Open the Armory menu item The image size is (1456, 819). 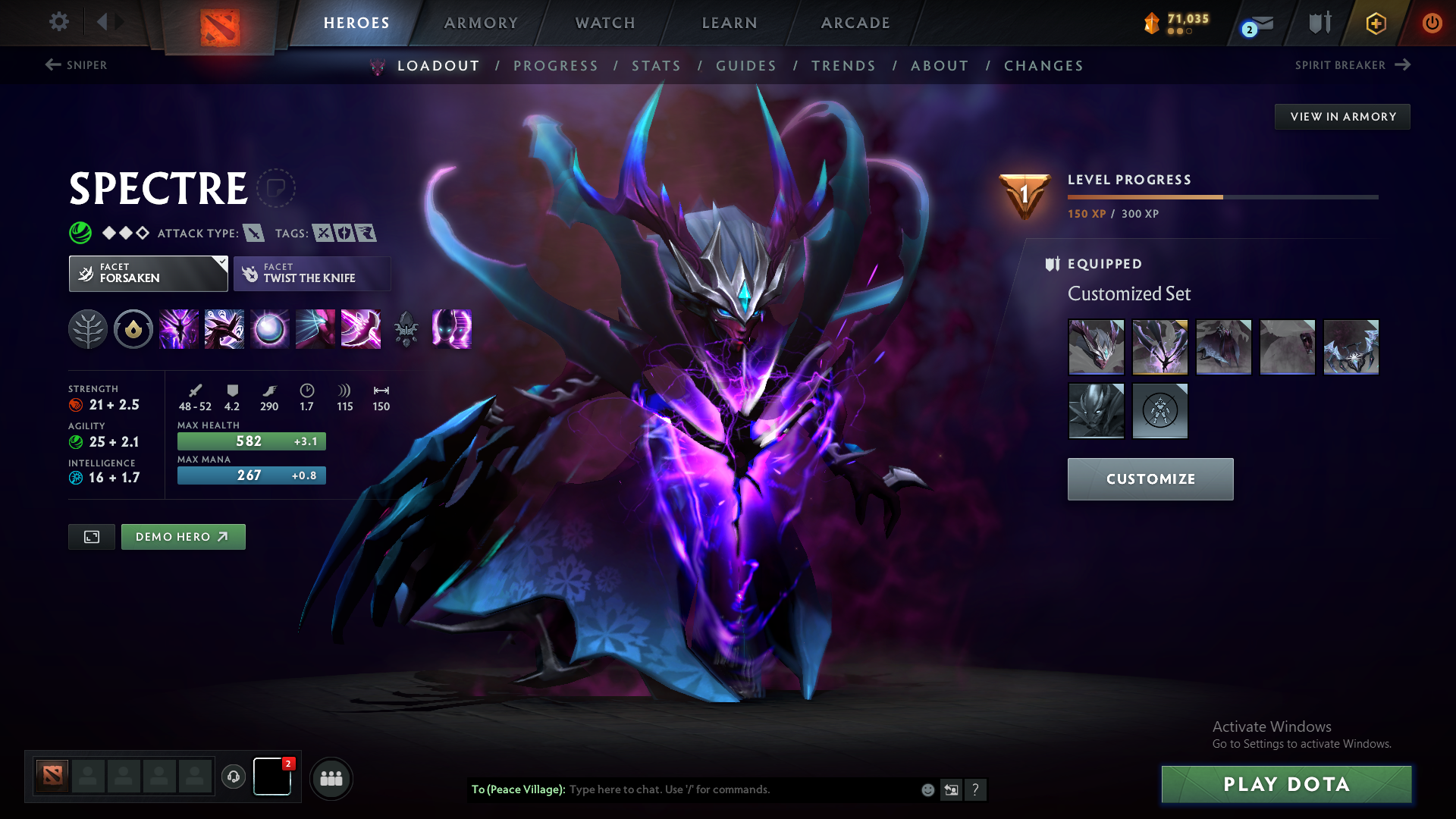pos(481,23)
